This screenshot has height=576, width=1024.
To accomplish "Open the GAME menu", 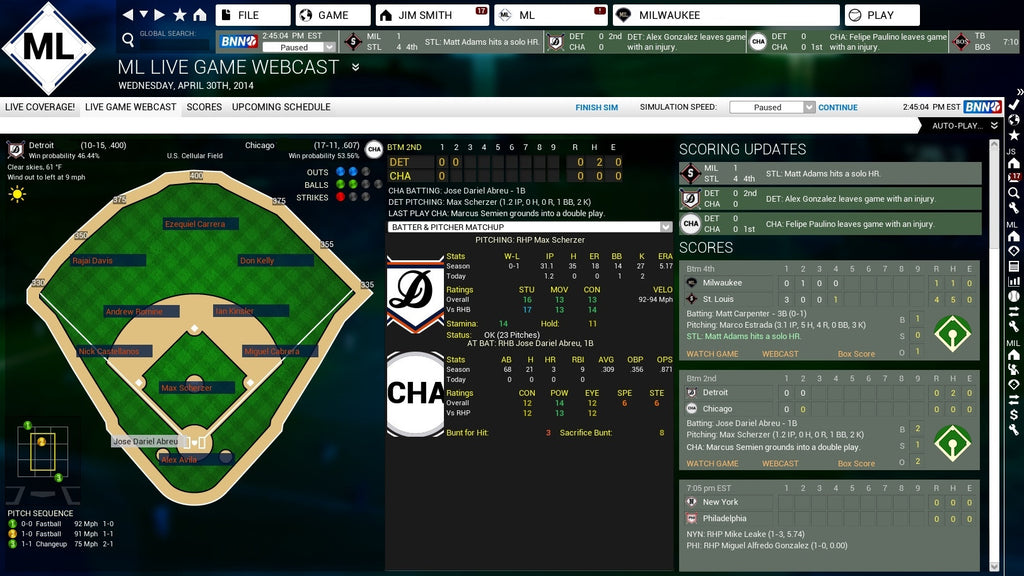I will [x=333, y=15].
